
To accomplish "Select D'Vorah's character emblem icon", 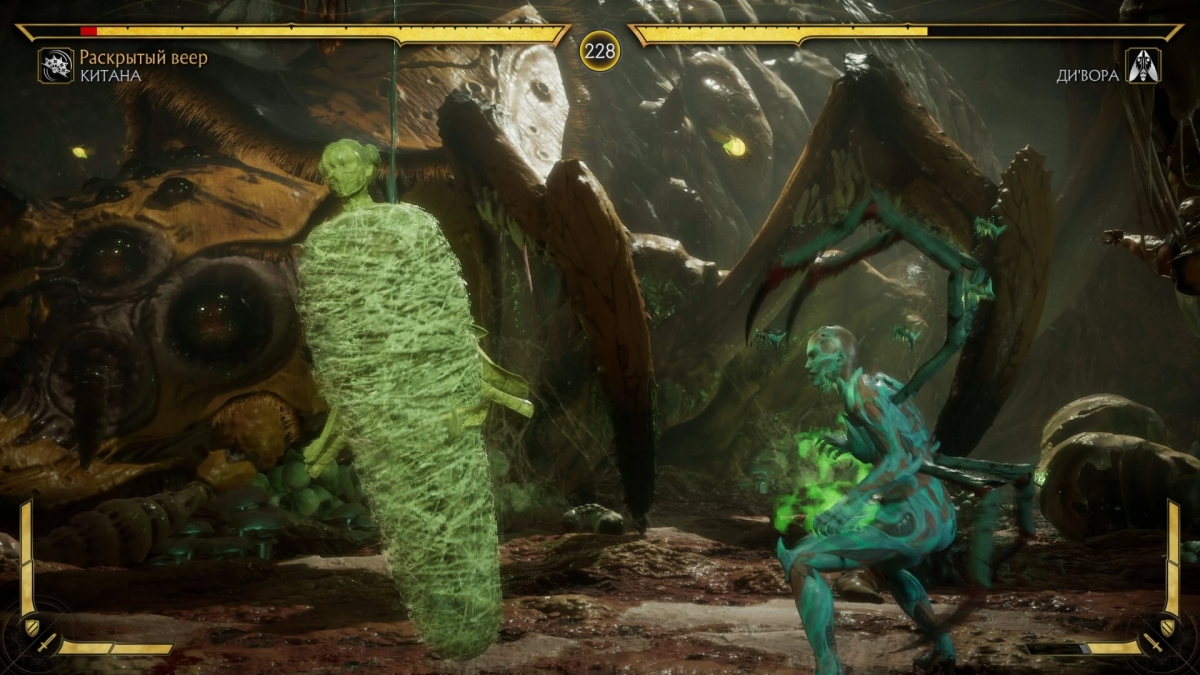I will (1143, 66).
